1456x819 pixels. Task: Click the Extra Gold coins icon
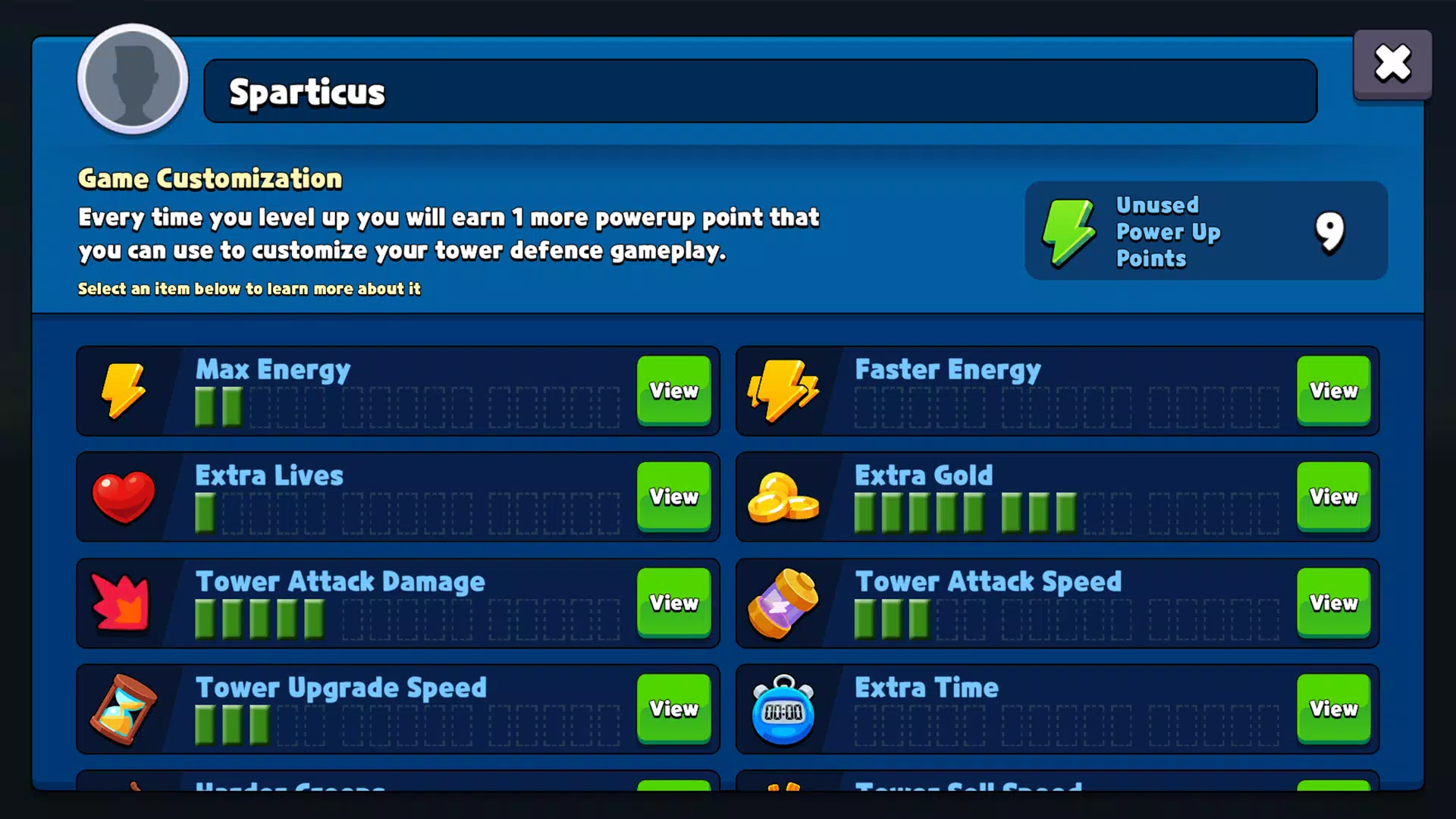pos(783,497)
